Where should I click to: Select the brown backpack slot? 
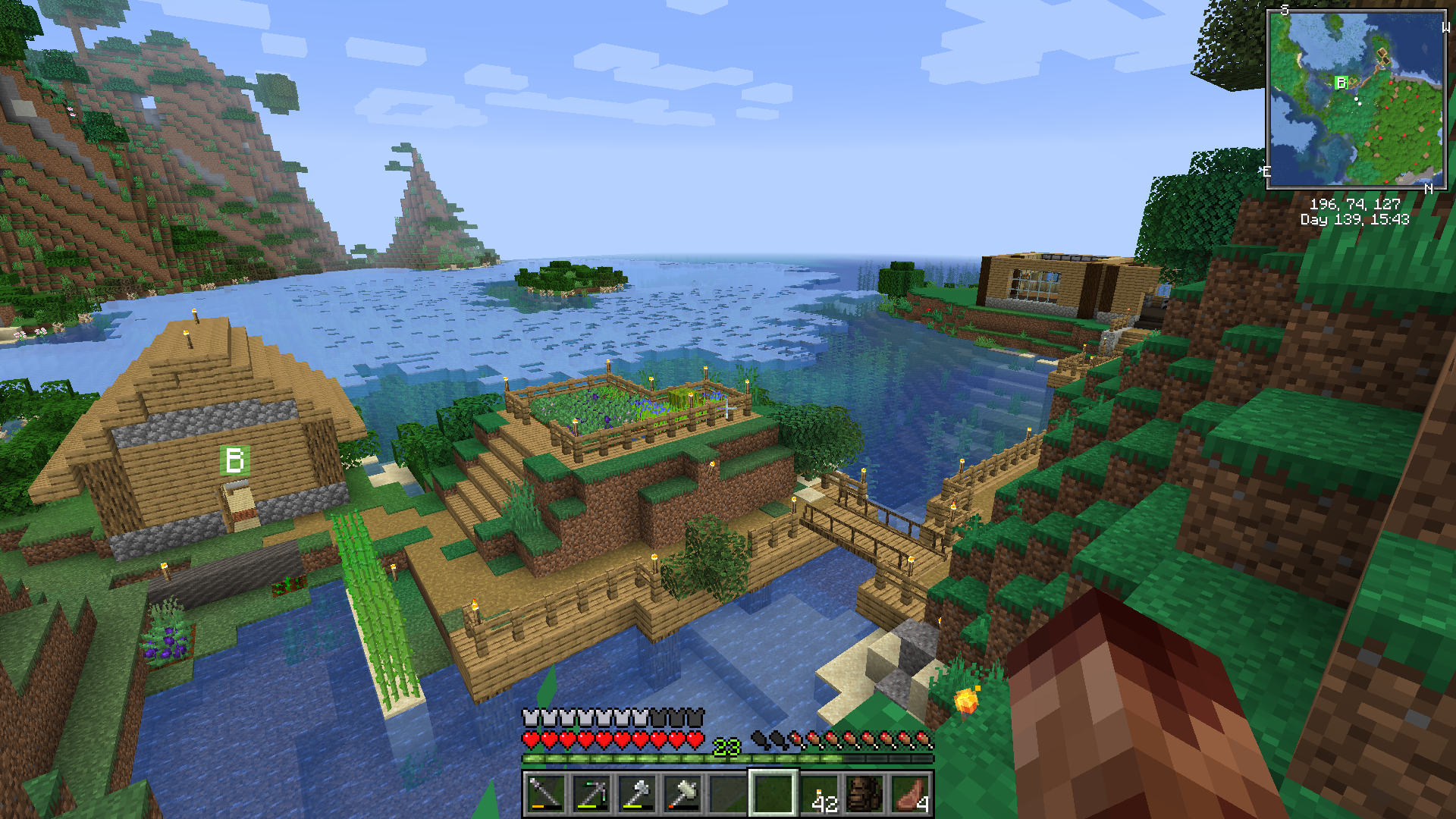(x=864, y=794)
